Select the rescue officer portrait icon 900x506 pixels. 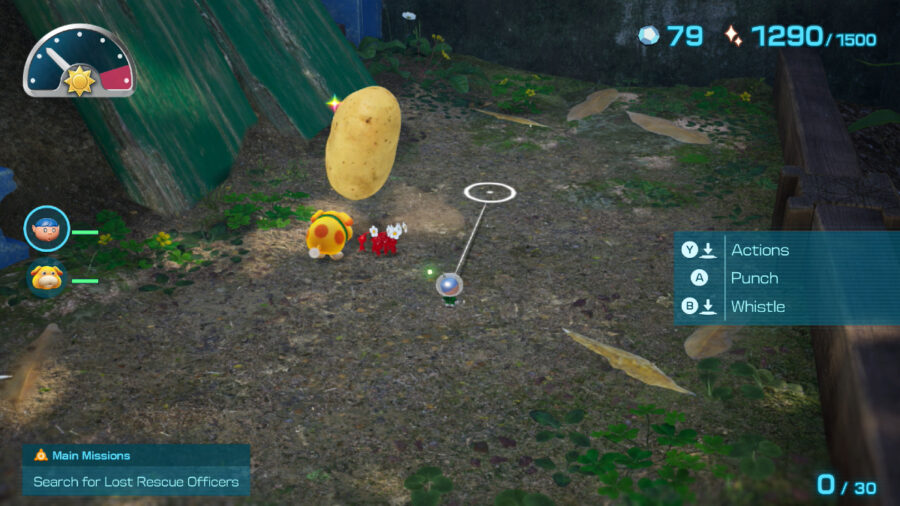click(46, 229)
